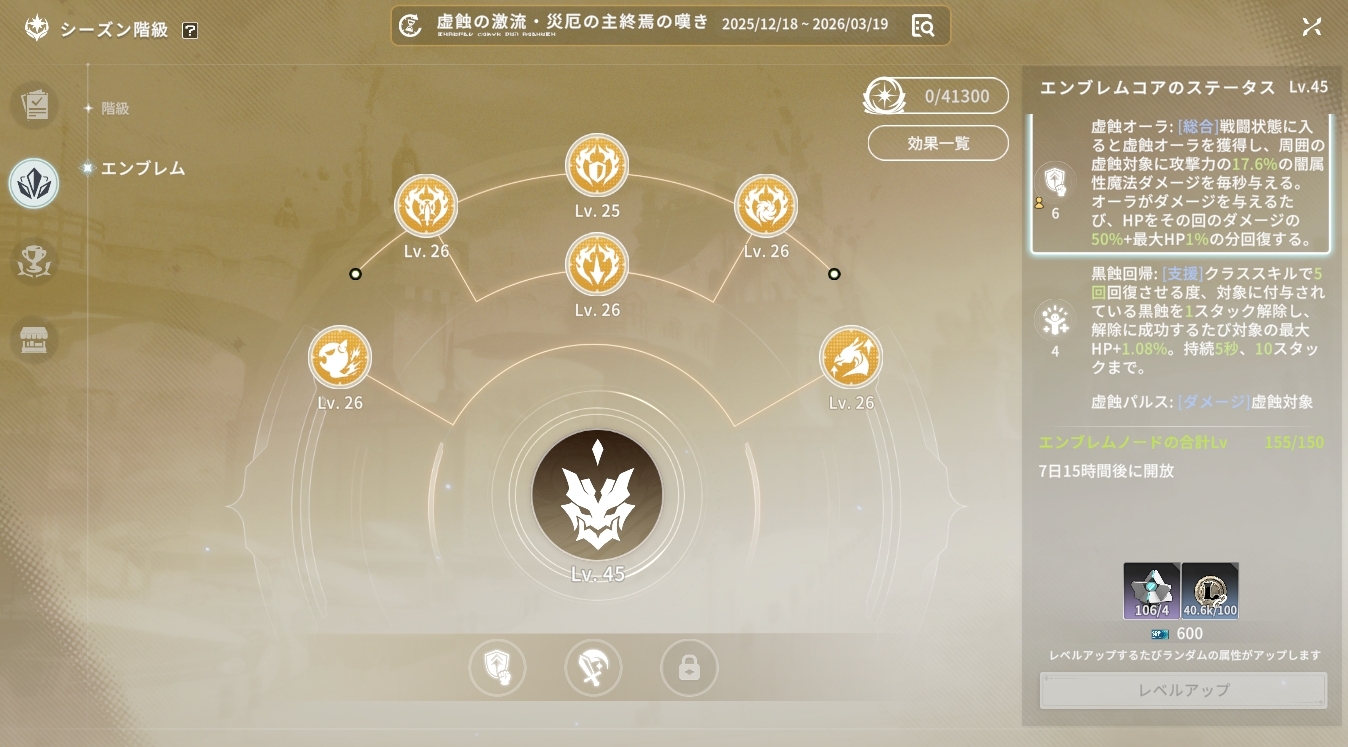Click the locked skill slot
Screen dimensions: 1348x747
point(689,668)
